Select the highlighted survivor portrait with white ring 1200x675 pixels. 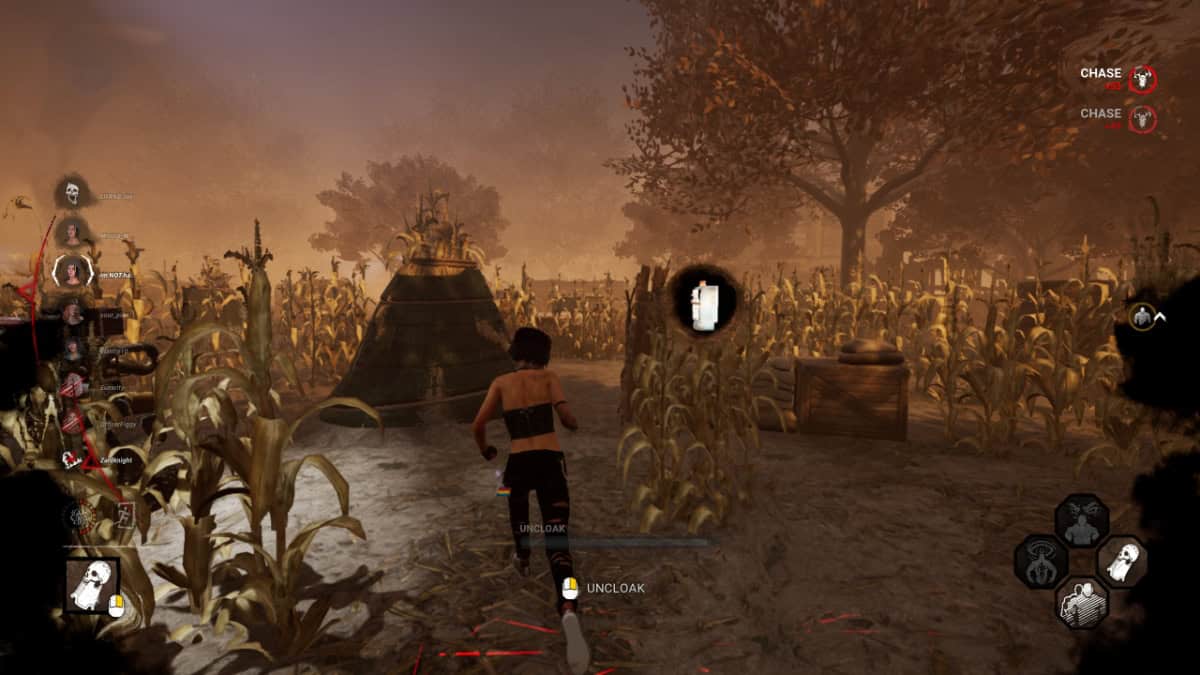72,271
